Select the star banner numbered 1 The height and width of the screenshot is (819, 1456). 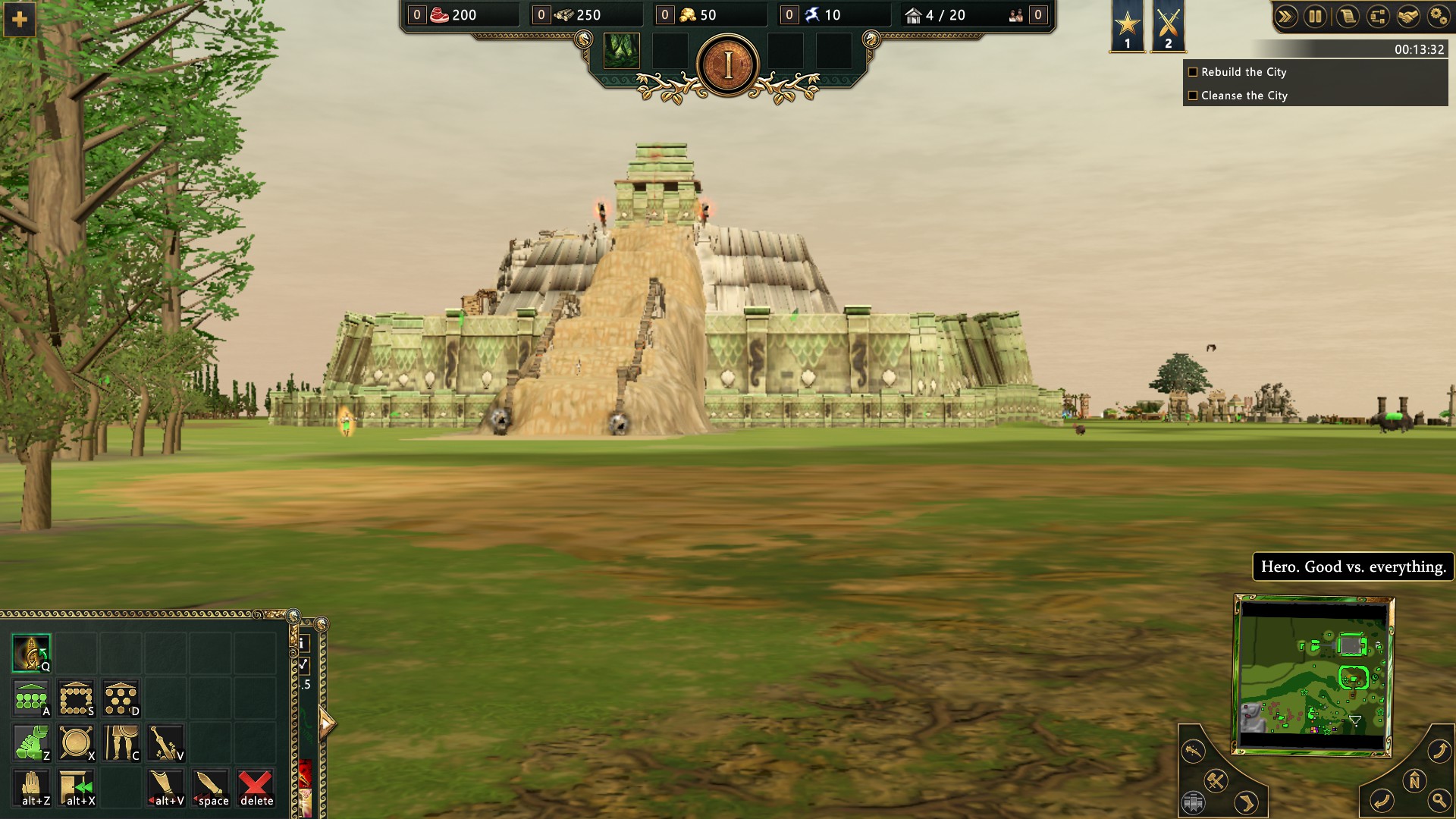click(1128, 26)
